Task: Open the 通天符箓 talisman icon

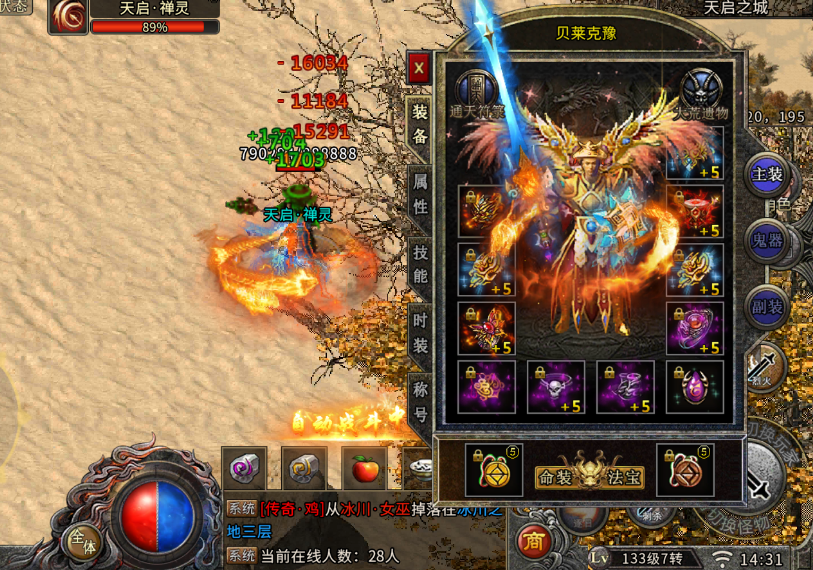Action: 476,89
